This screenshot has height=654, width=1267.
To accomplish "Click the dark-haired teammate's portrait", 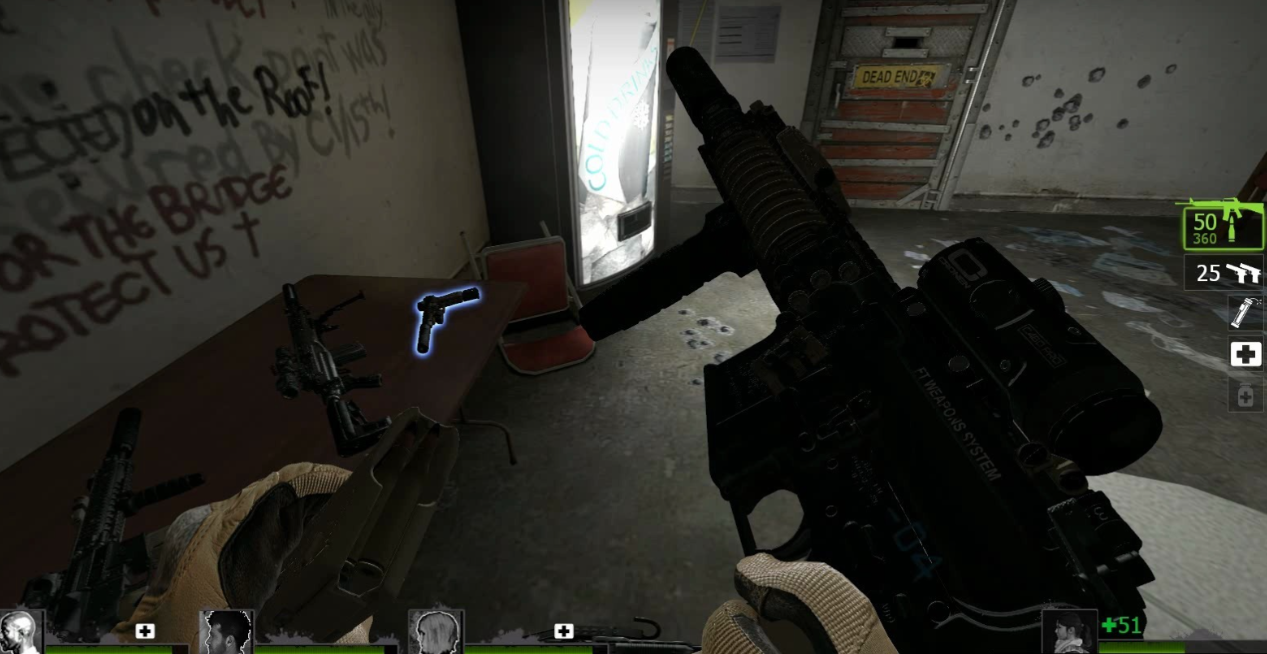I will pos(226,631).
